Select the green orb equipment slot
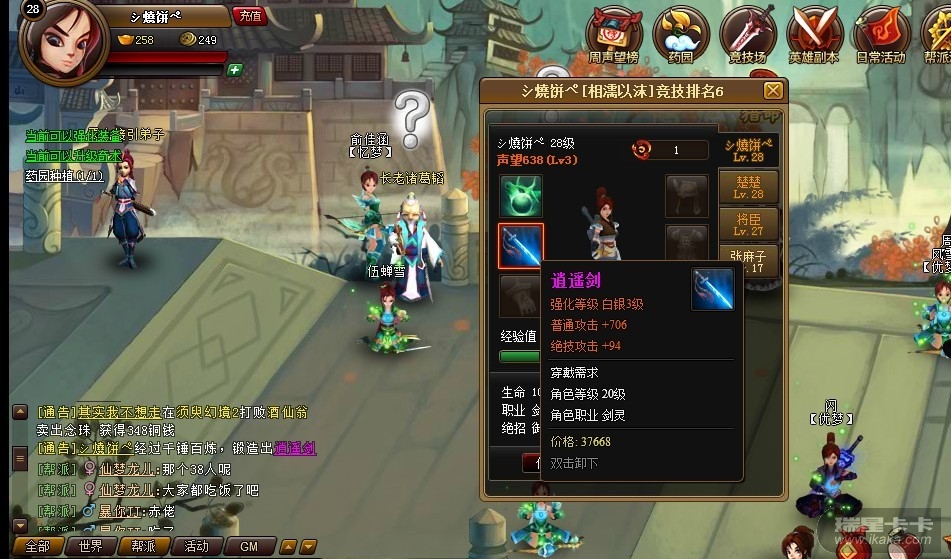Viewport: 951px width, 559px height. [521, 196]
